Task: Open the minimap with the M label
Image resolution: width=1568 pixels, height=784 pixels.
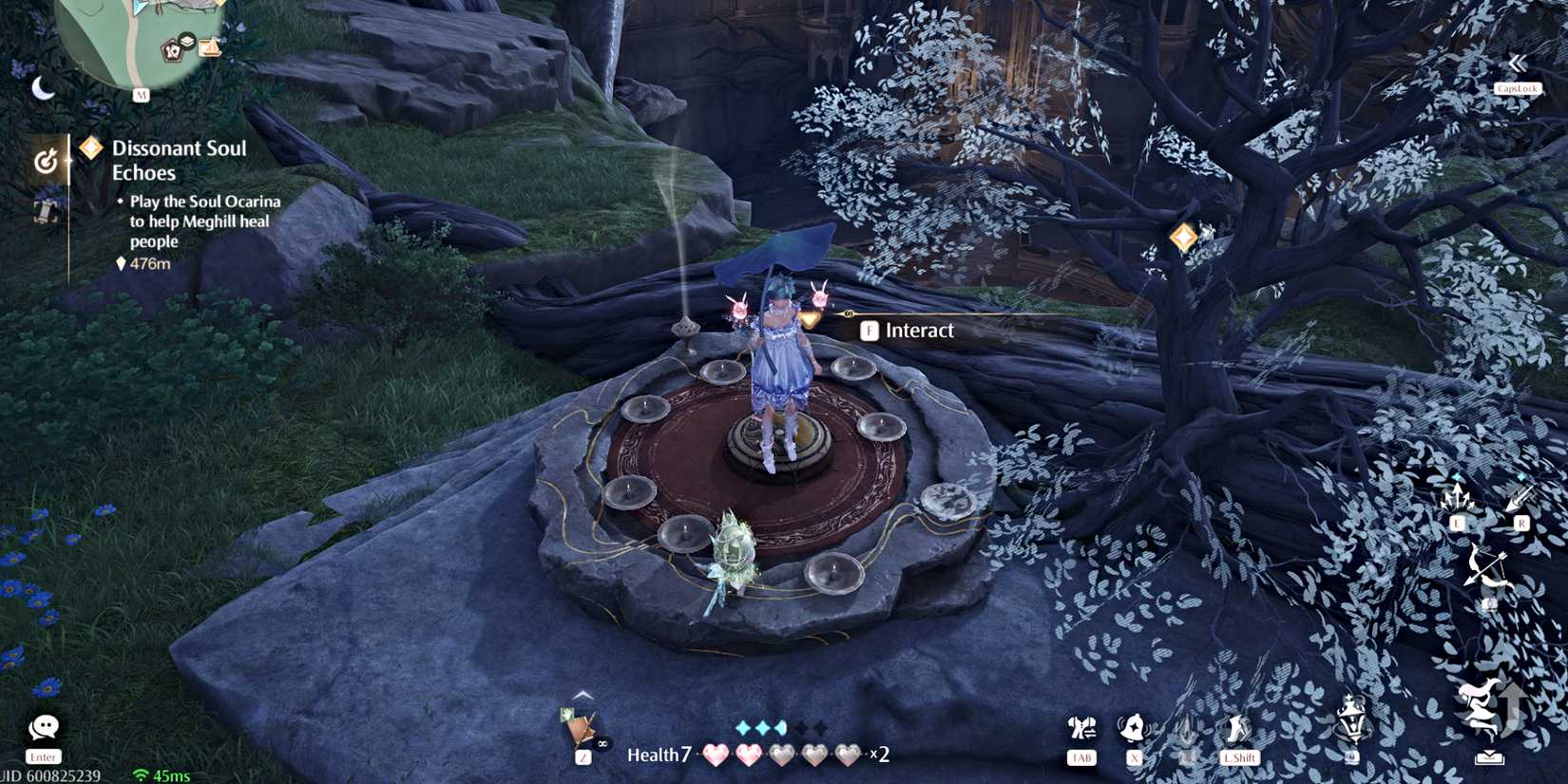Action: (142, 93)
